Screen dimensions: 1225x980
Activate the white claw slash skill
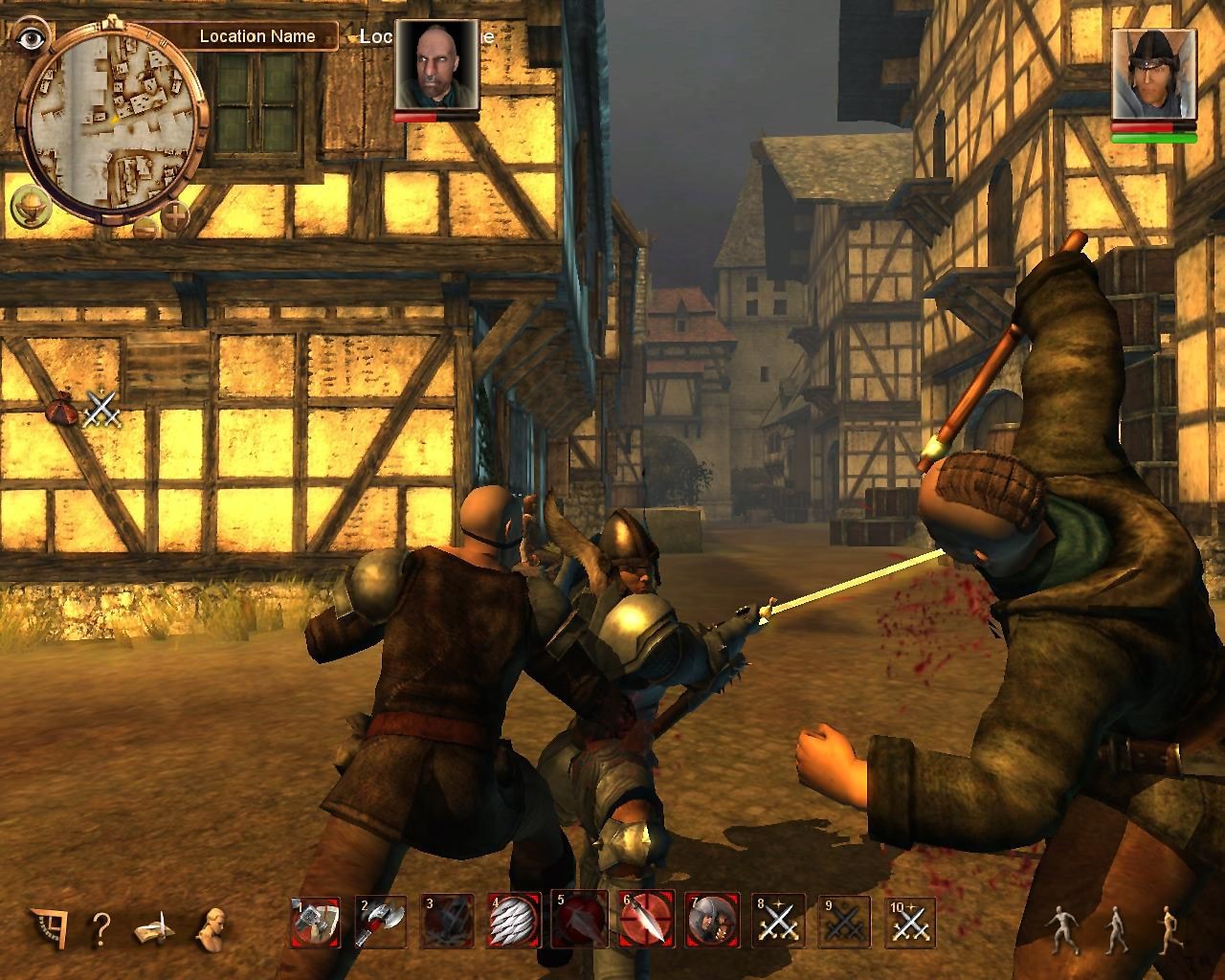click(x=514, y=922)
